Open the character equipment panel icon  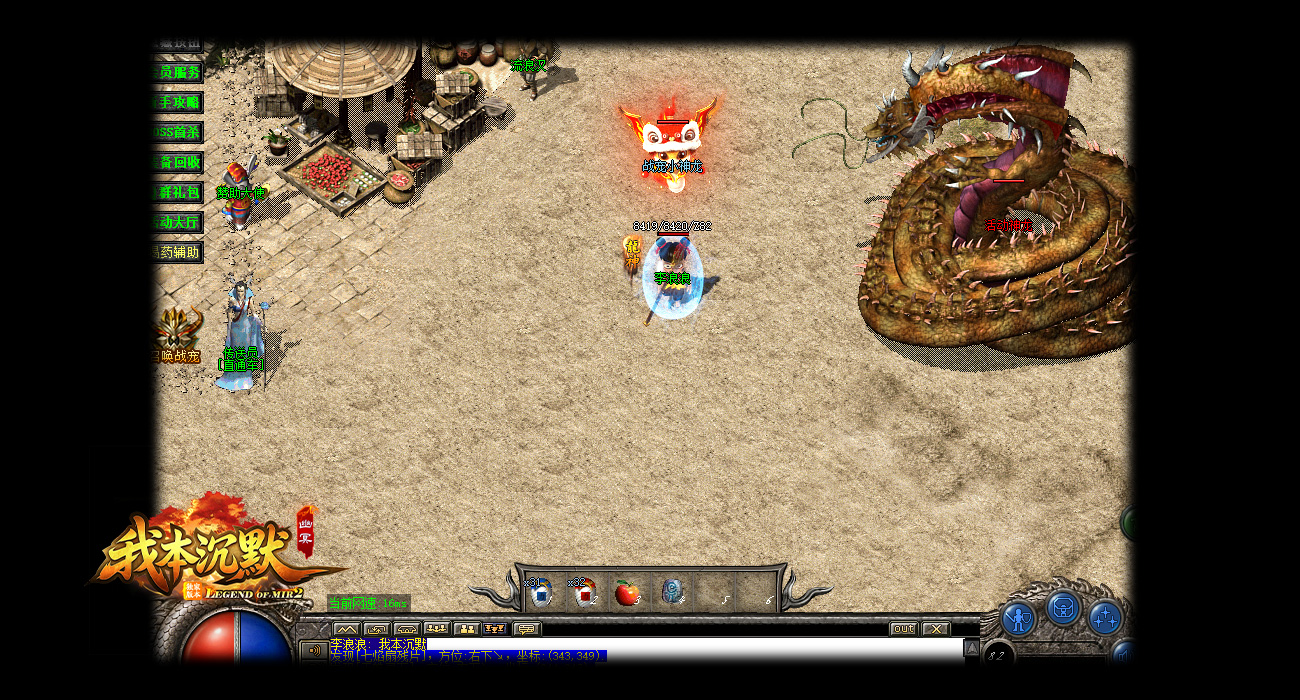point(1018,619)
